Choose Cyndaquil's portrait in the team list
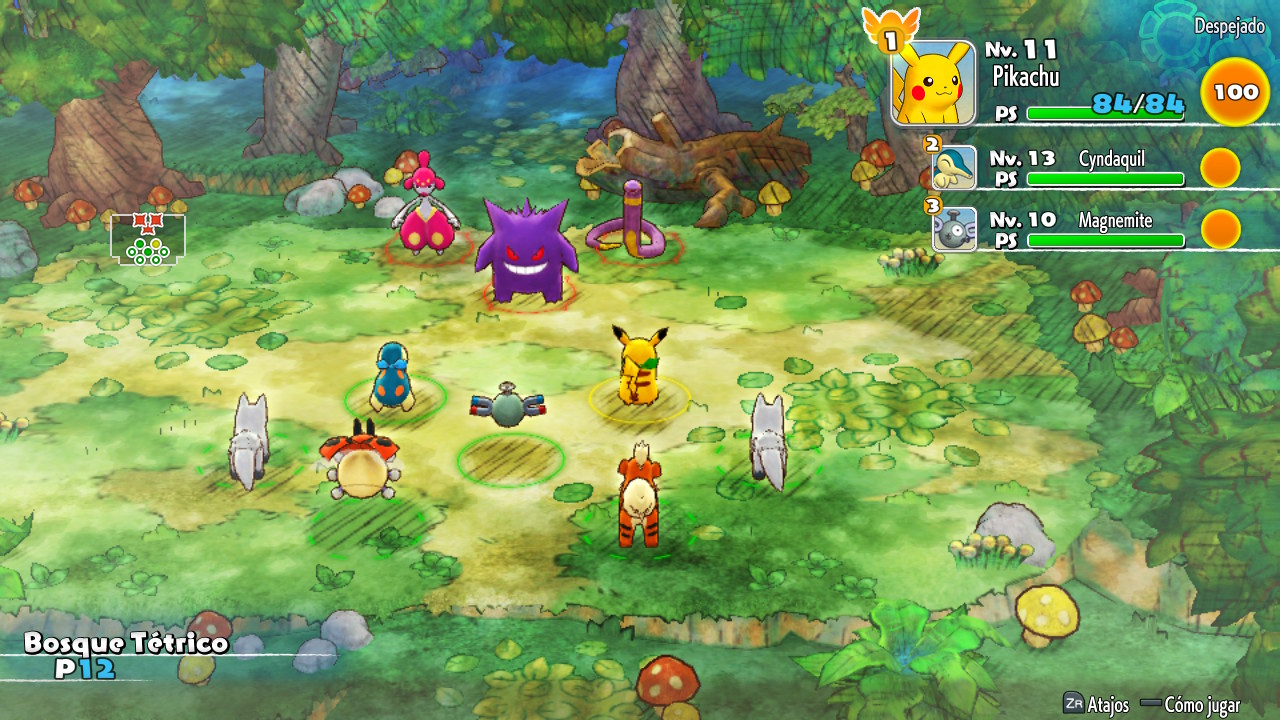Screen dimensions: 1280x720 [954, 168]
